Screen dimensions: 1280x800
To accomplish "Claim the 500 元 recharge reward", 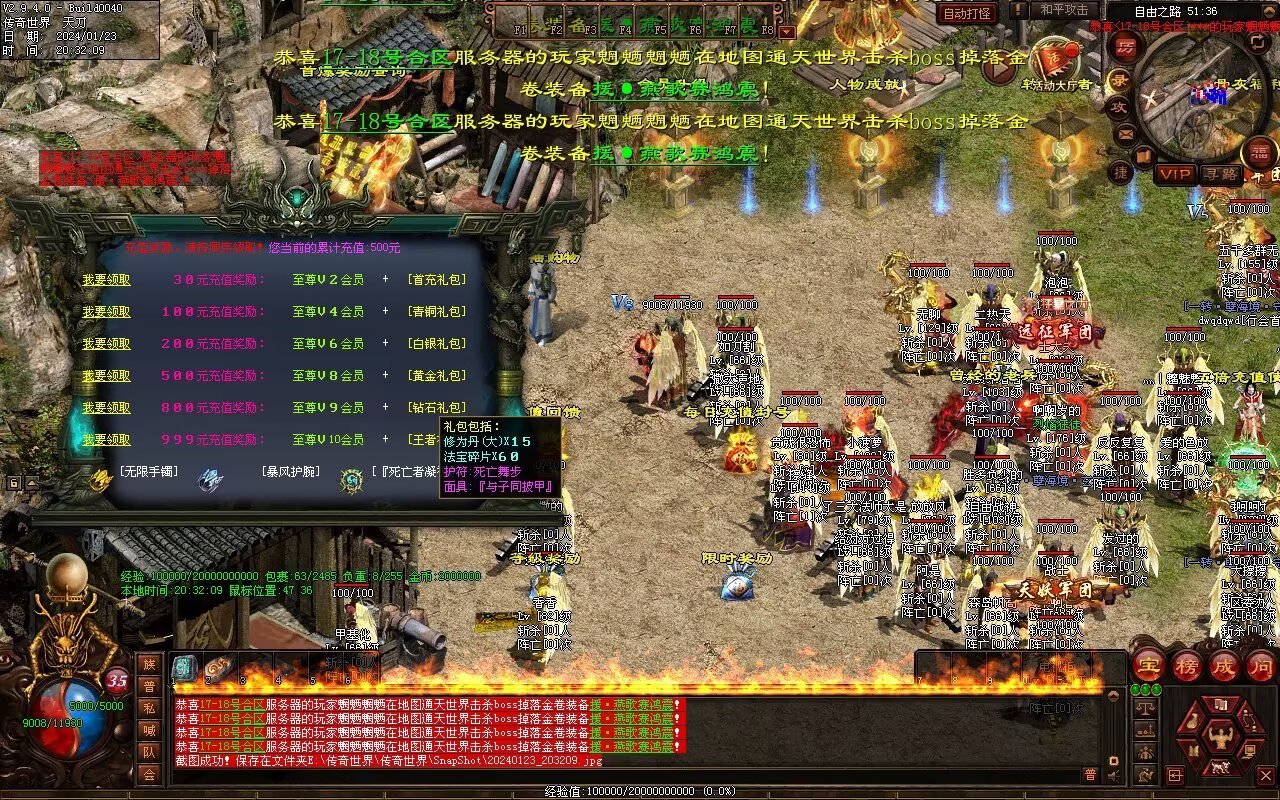I will 106,376.
